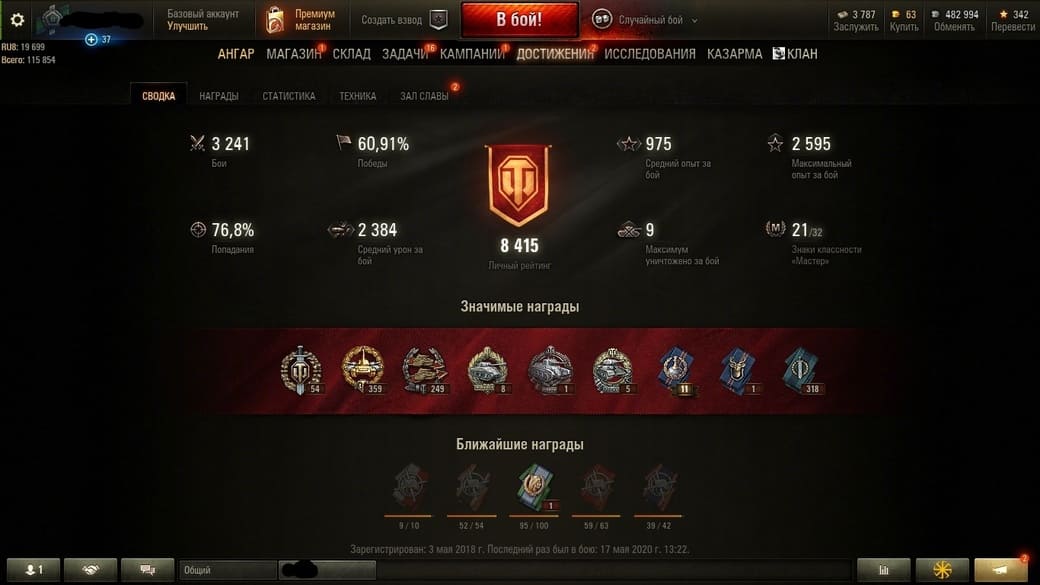Open the «КЛАН» section
1040x585 pixels.
point(795,54)
